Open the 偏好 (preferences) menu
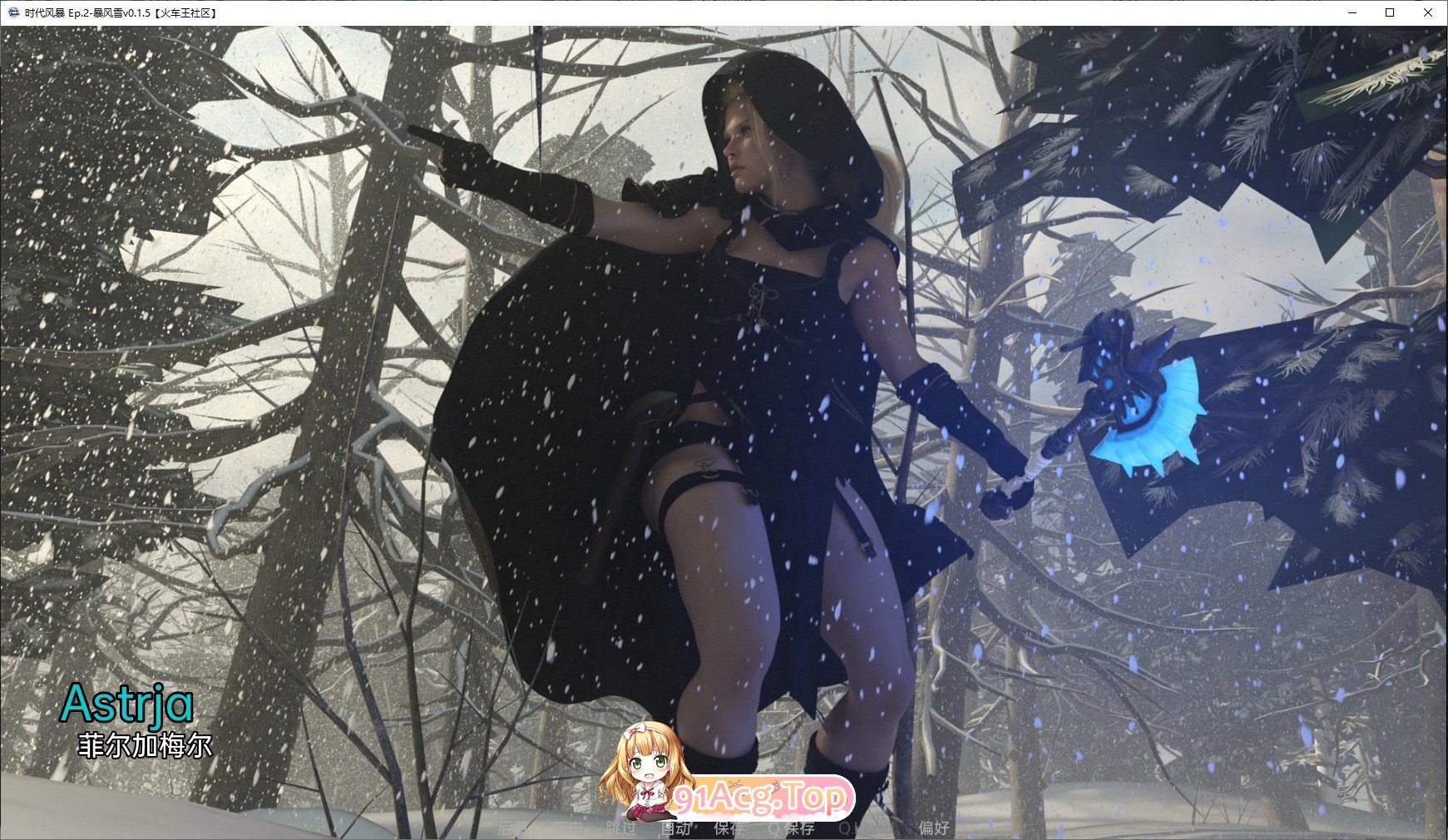Image resolution: width=1448 pixels, height=840 pixels. click(935, 828)
